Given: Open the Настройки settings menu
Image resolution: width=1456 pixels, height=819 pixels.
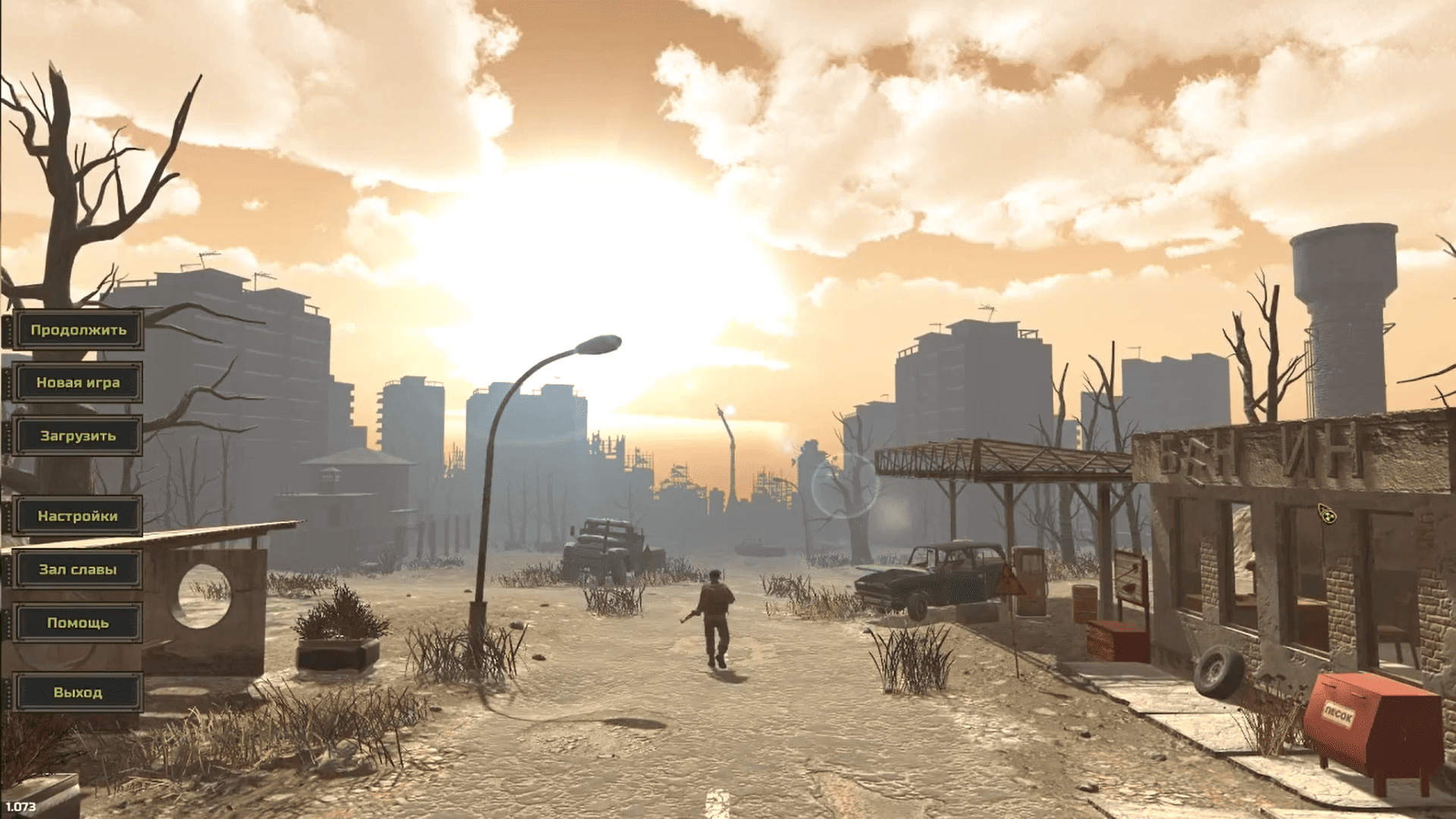Looking at the screenshot, I should pos(78,516).
